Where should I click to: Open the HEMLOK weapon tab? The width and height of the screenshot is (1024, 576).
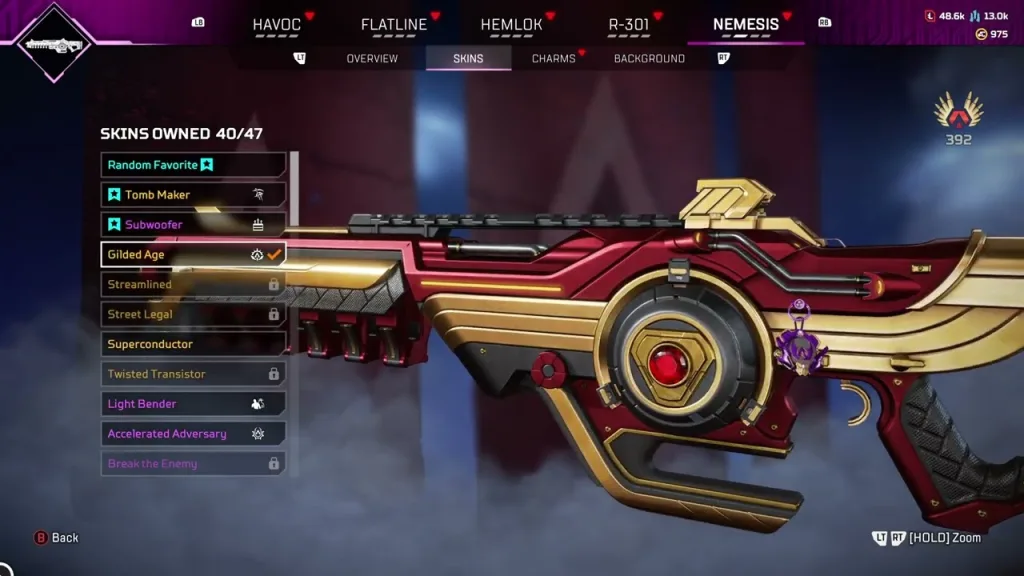coord(511,24)
